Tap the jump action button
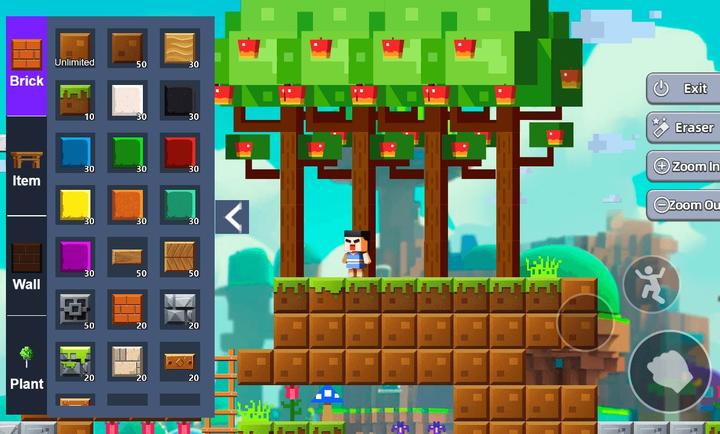This screenshot has width=720, height=434. pos(651,284)
